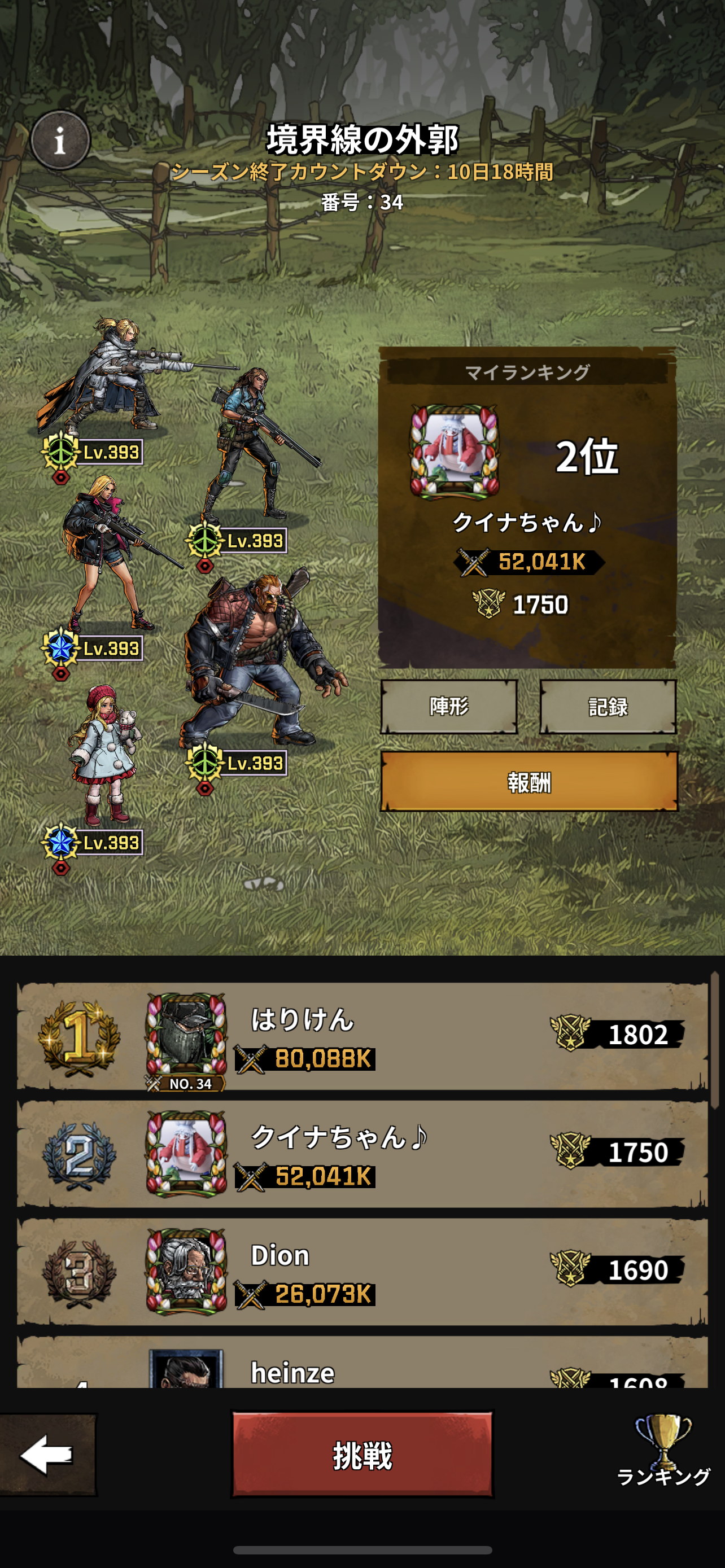Open the 陣形 formation screen
The width and height of the screenshot is (725, 1568).
pyautogui.click(x=449, y=706)
